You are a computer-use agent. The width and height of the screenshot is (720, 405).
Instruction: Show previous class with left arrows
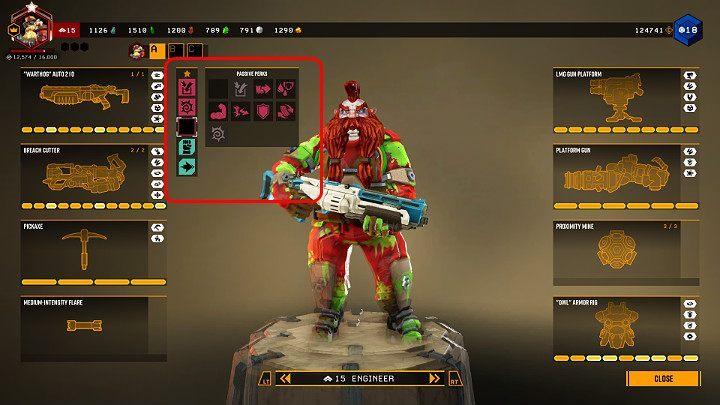point(284,379)
